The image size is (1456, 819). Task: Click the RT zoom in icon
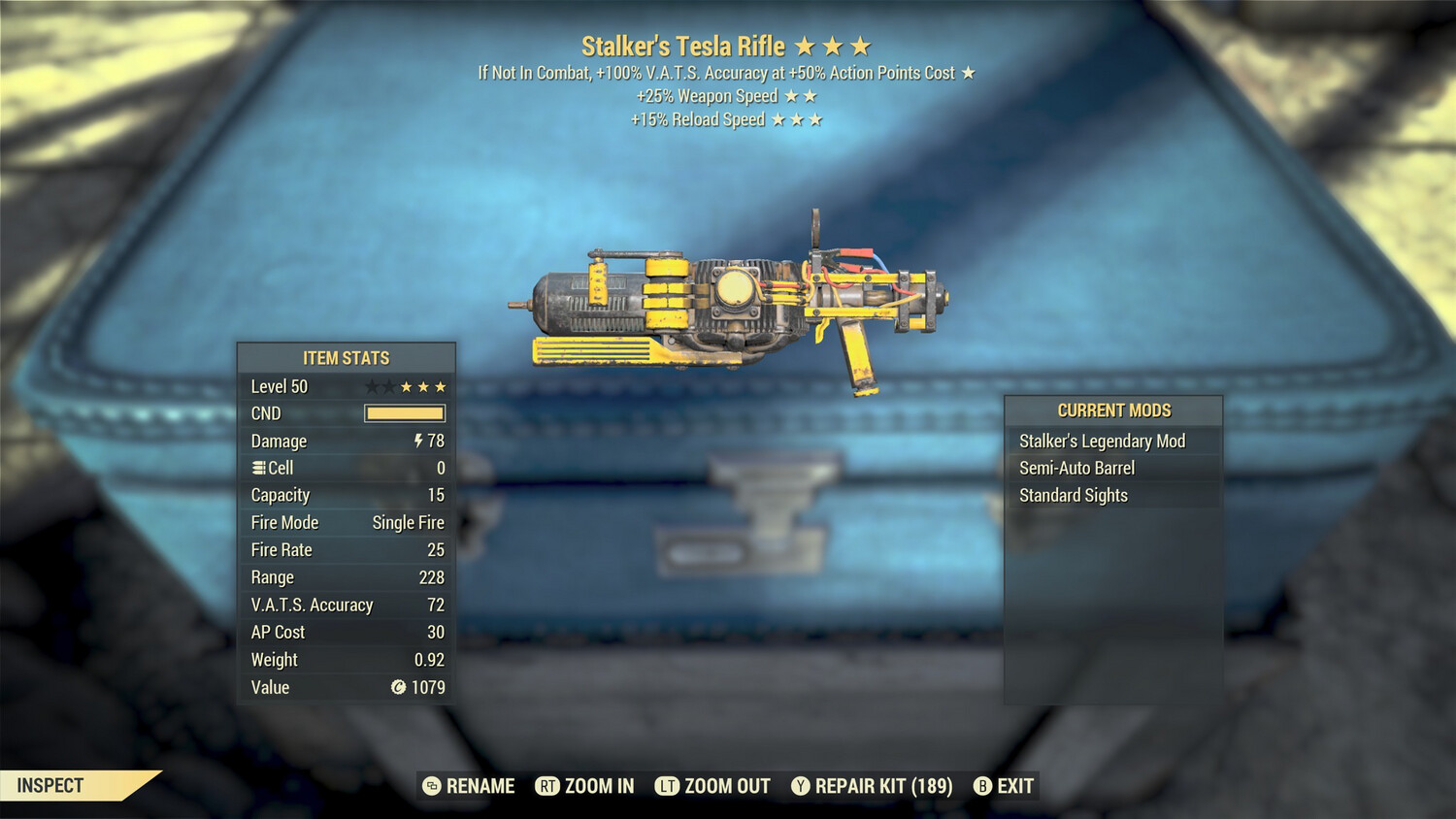(549, 786)
